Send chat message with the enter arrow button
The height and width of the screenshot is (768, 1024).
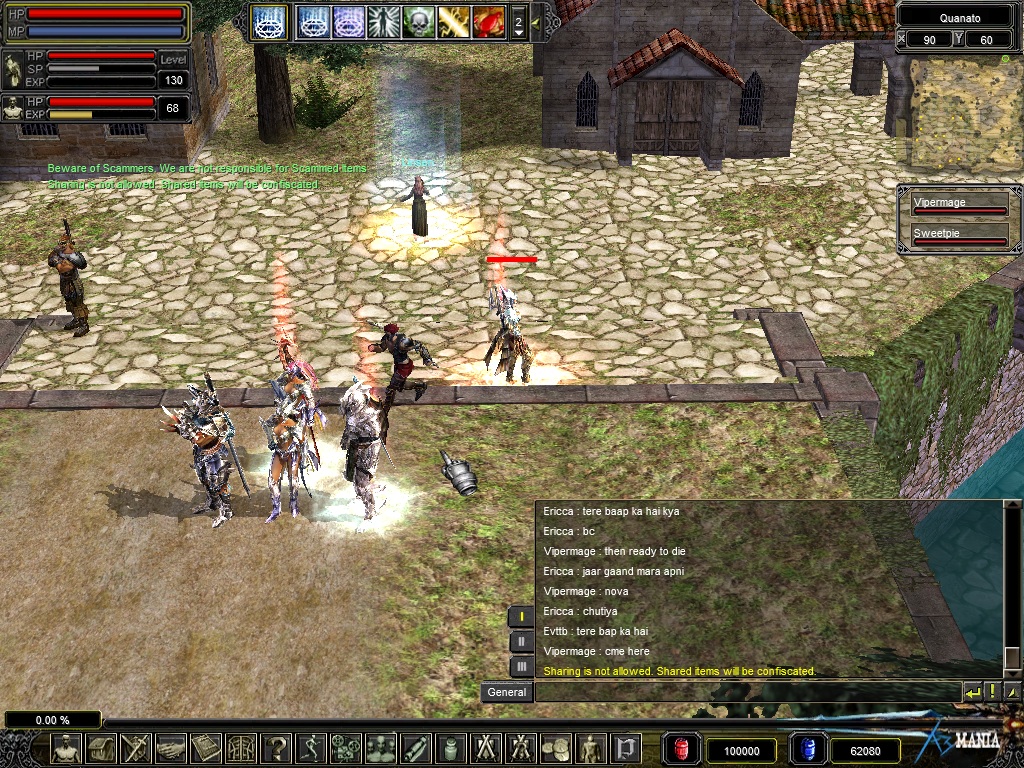pyautogui.click(x=972, y=692)
